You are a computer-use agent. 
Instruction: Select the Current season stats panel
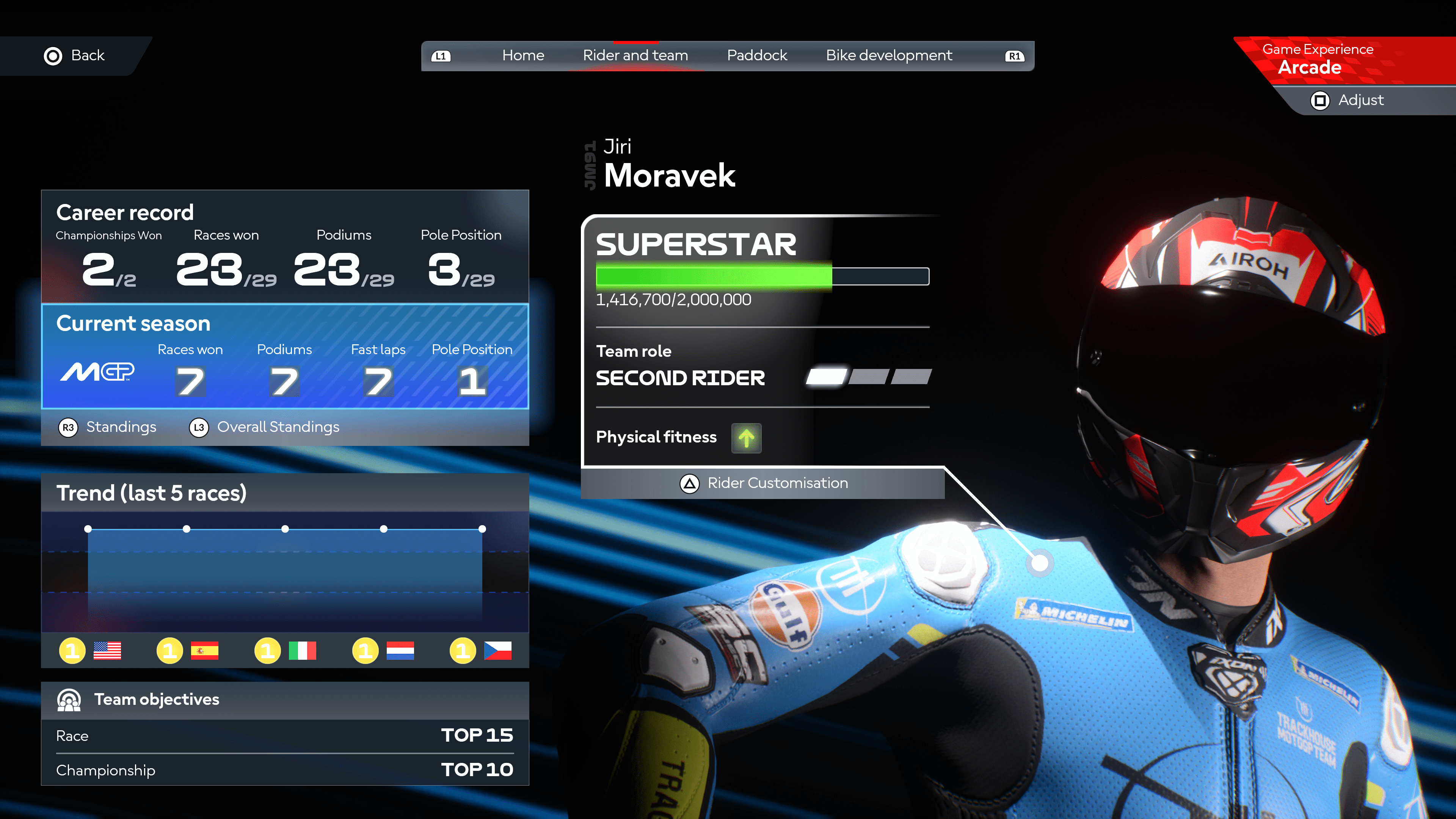click(x=285, y=356)
